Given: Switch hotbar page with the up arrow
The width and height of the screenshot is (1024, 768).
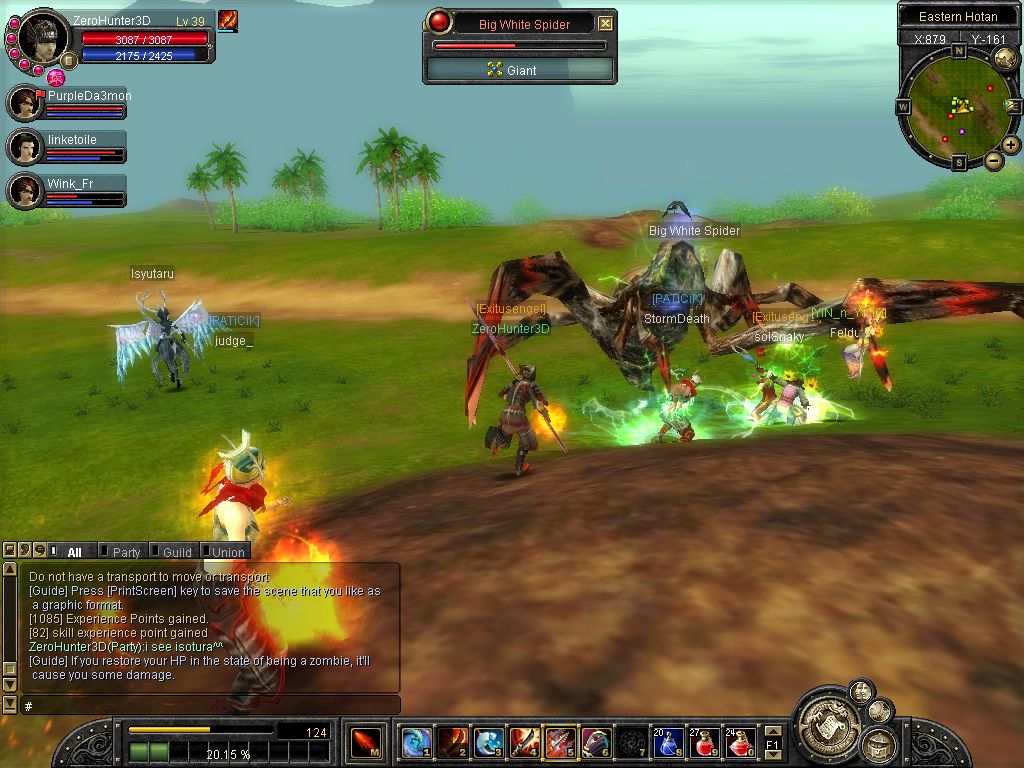Looking at the screenshot, I should [x=771, y=729].
